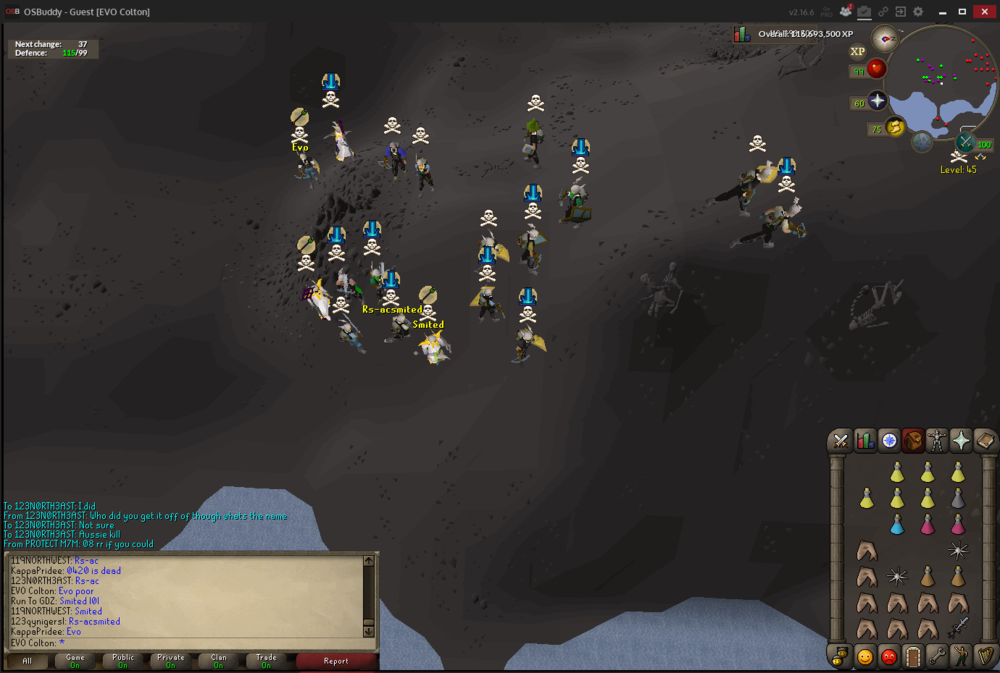Activate the quick-prayers orb
Viewport: 1000px width, 673px height.
877,101
